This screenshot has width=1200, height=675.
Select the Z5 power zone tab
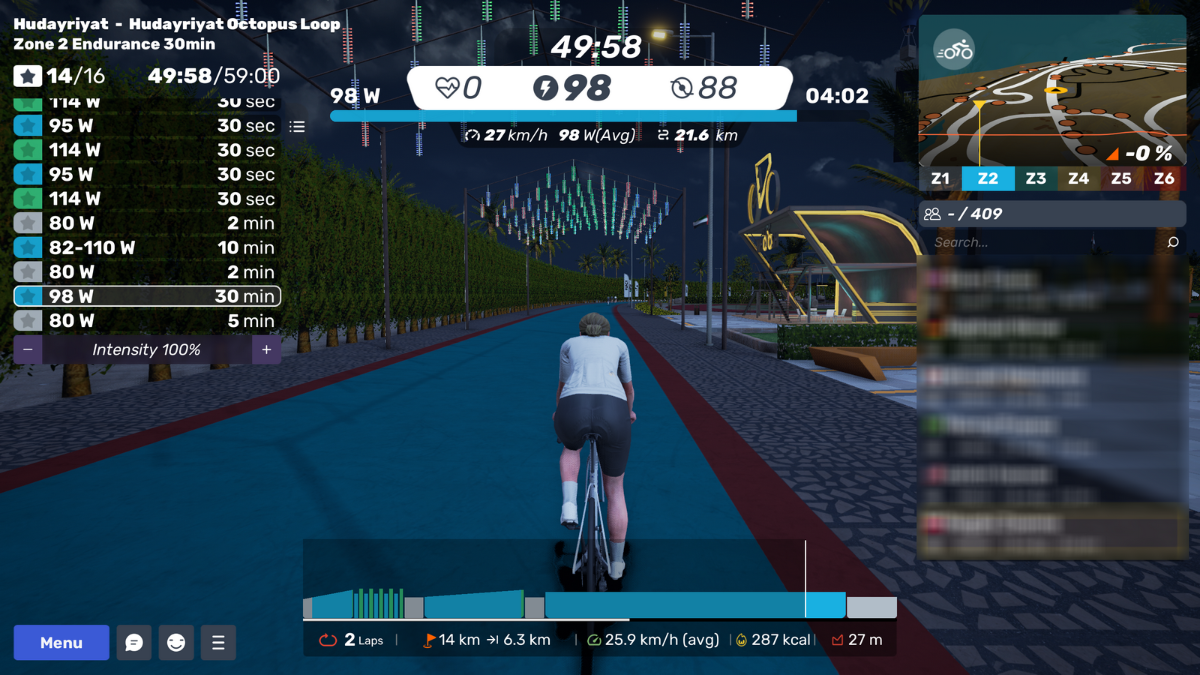tap(1121, 179)
